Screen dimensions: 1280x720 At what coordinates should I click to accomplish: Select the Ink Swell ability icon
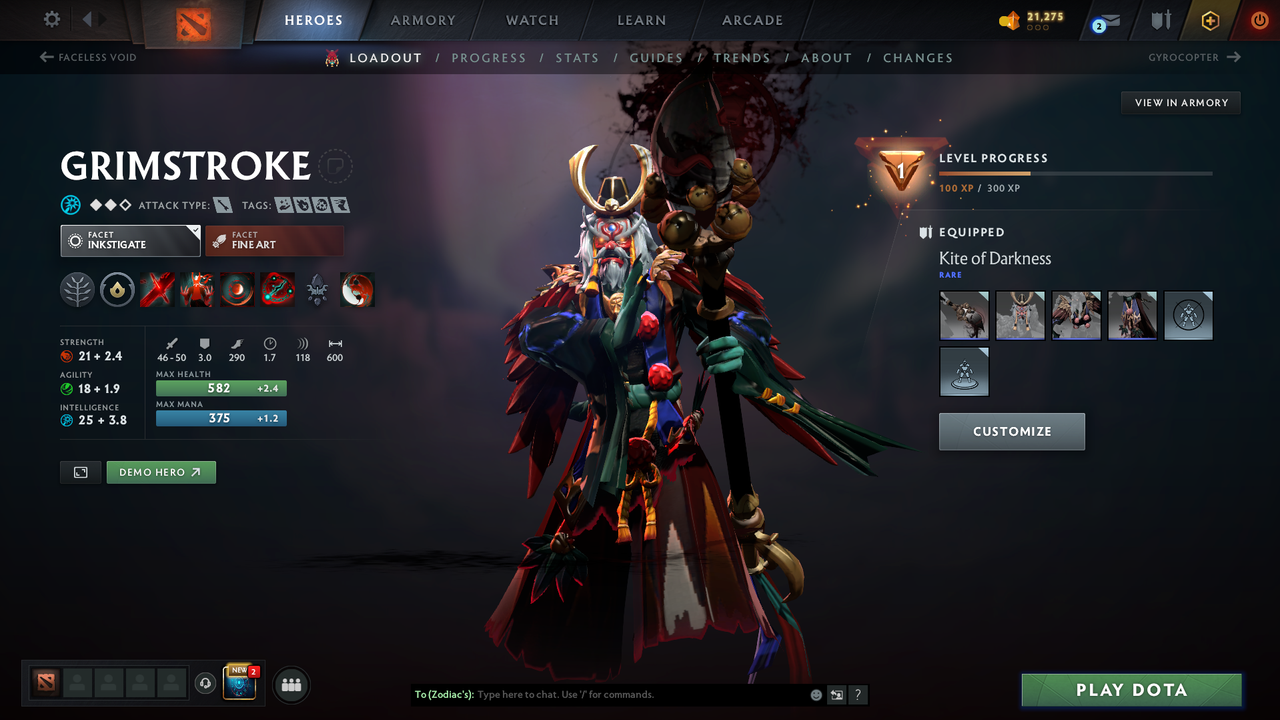click(x=237, y=289)
